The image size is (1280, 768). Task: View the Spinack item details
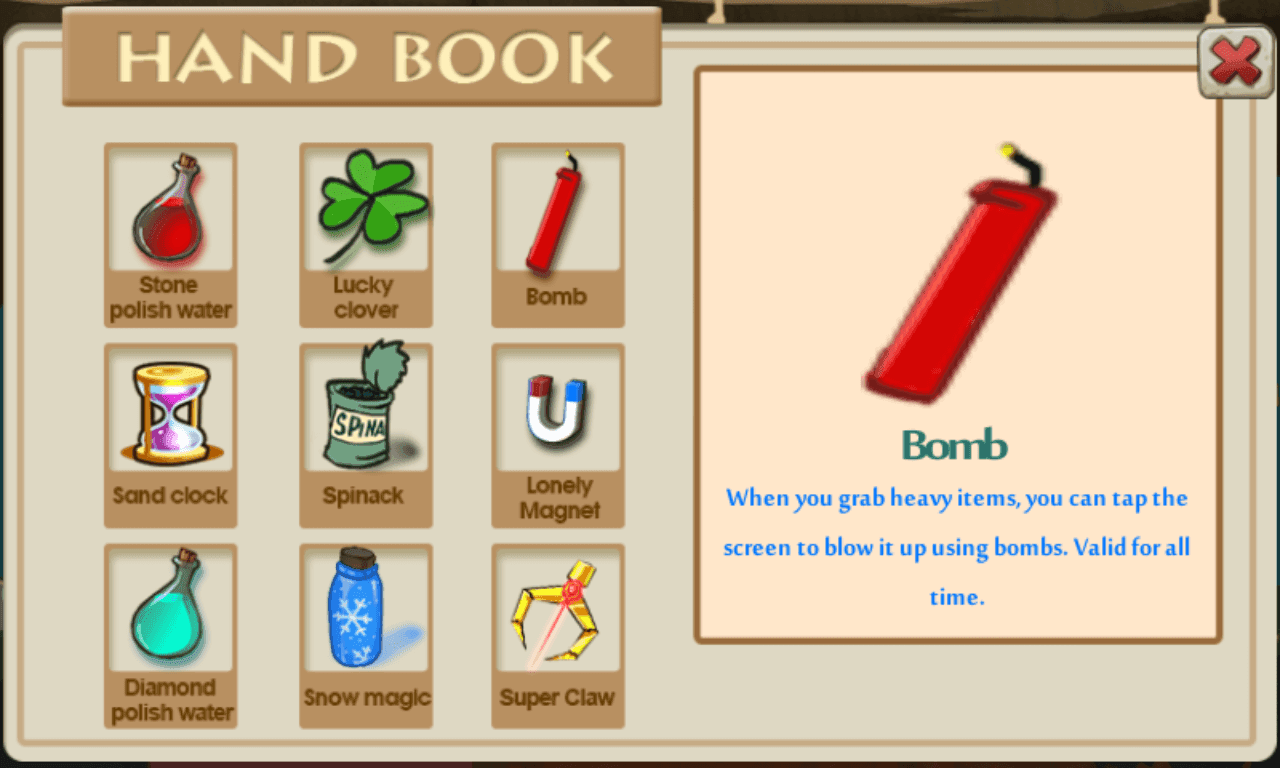pos(366,410)
